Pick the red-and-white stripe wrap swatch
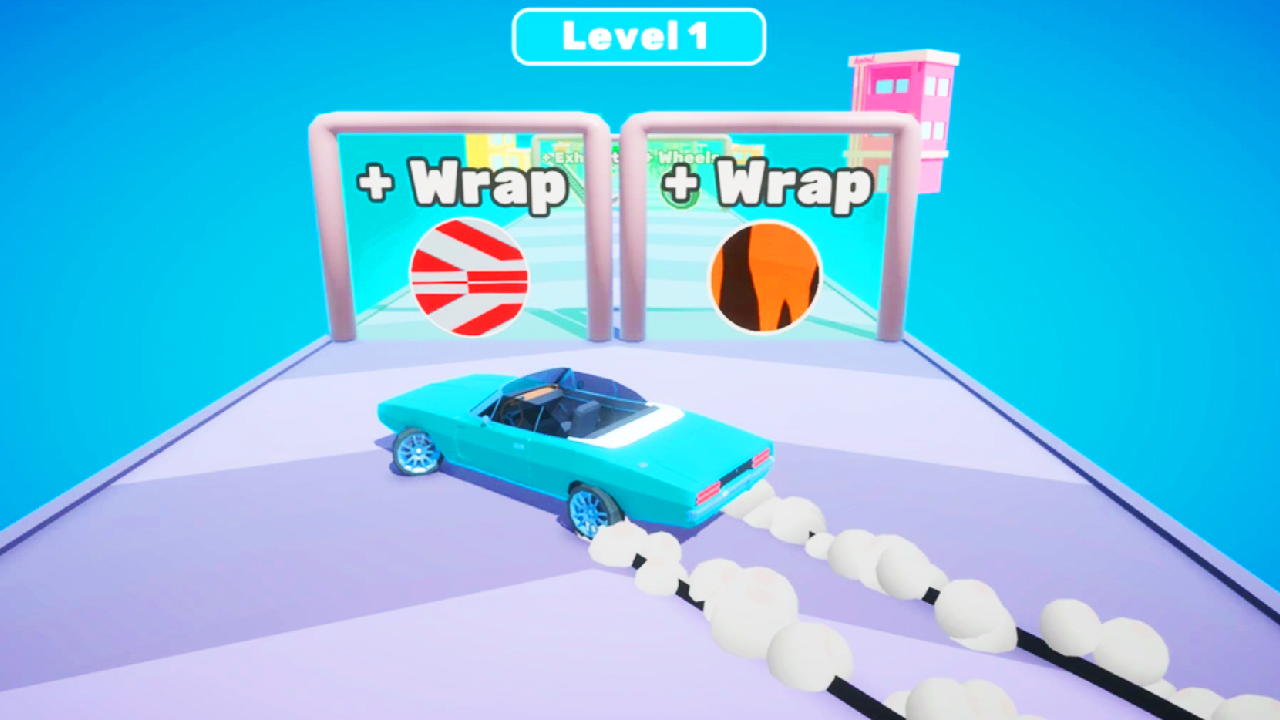 click(470, 277)
